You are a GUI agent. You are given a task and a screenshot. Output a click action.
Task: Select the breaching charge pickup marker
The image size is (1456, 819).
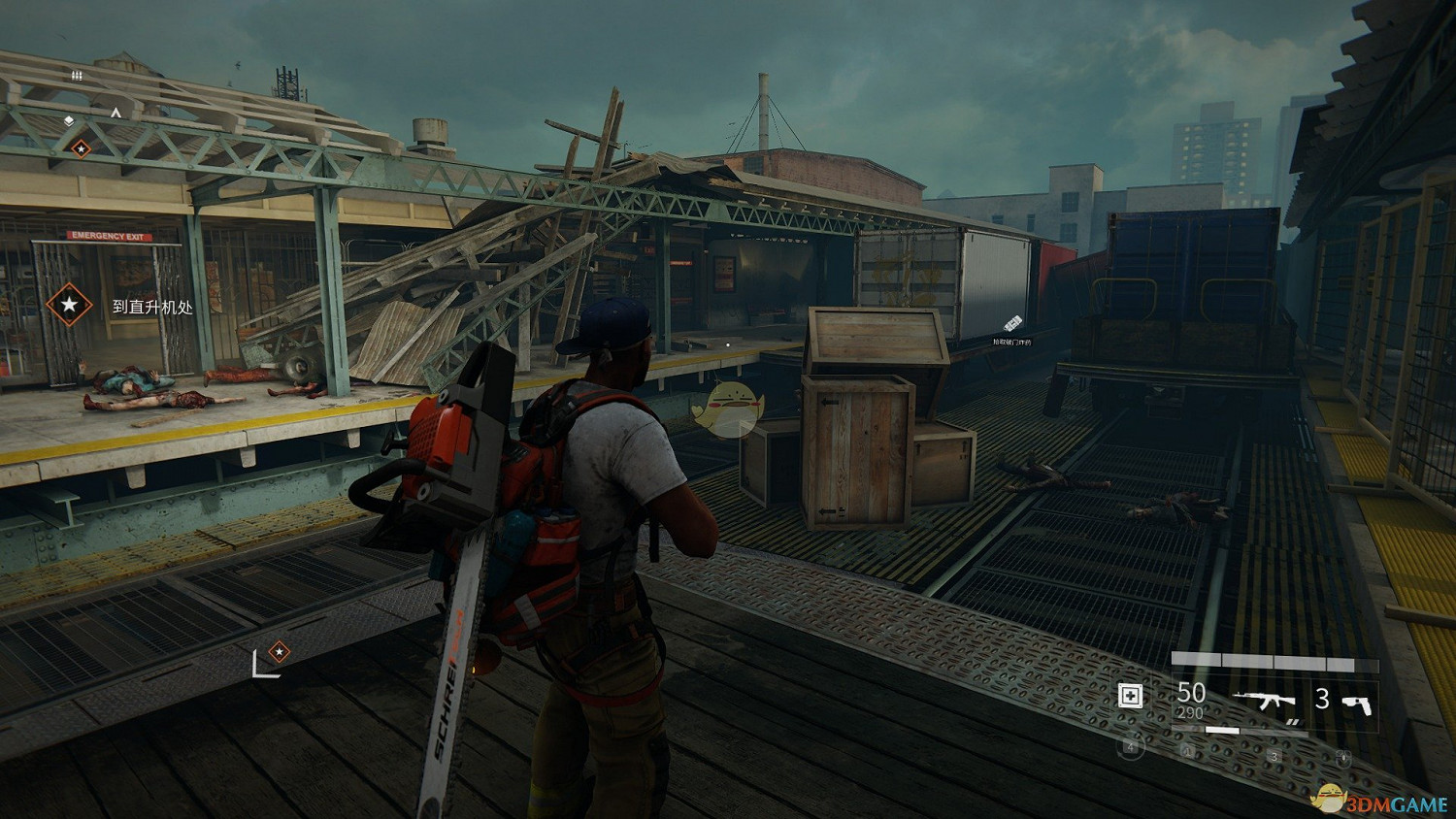point(1012,323)
